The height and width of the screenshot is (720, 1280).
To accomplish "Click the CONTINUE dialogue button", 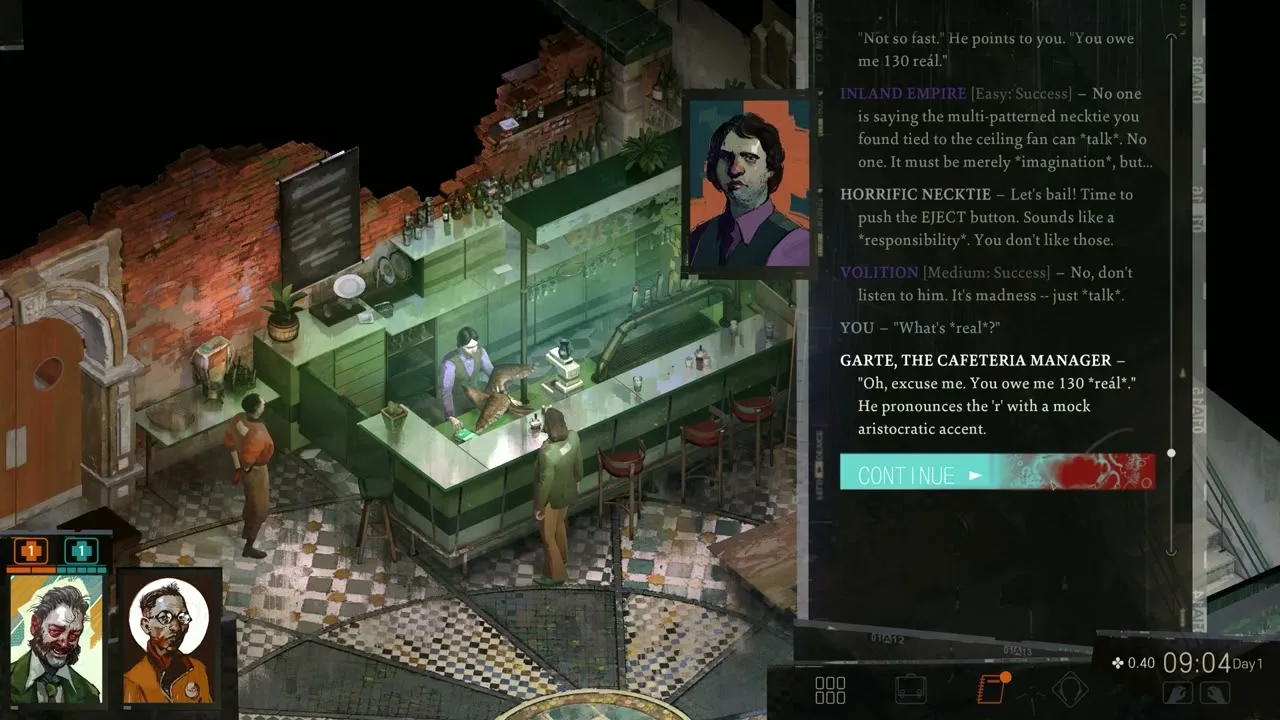I will [x=996, y=472].
